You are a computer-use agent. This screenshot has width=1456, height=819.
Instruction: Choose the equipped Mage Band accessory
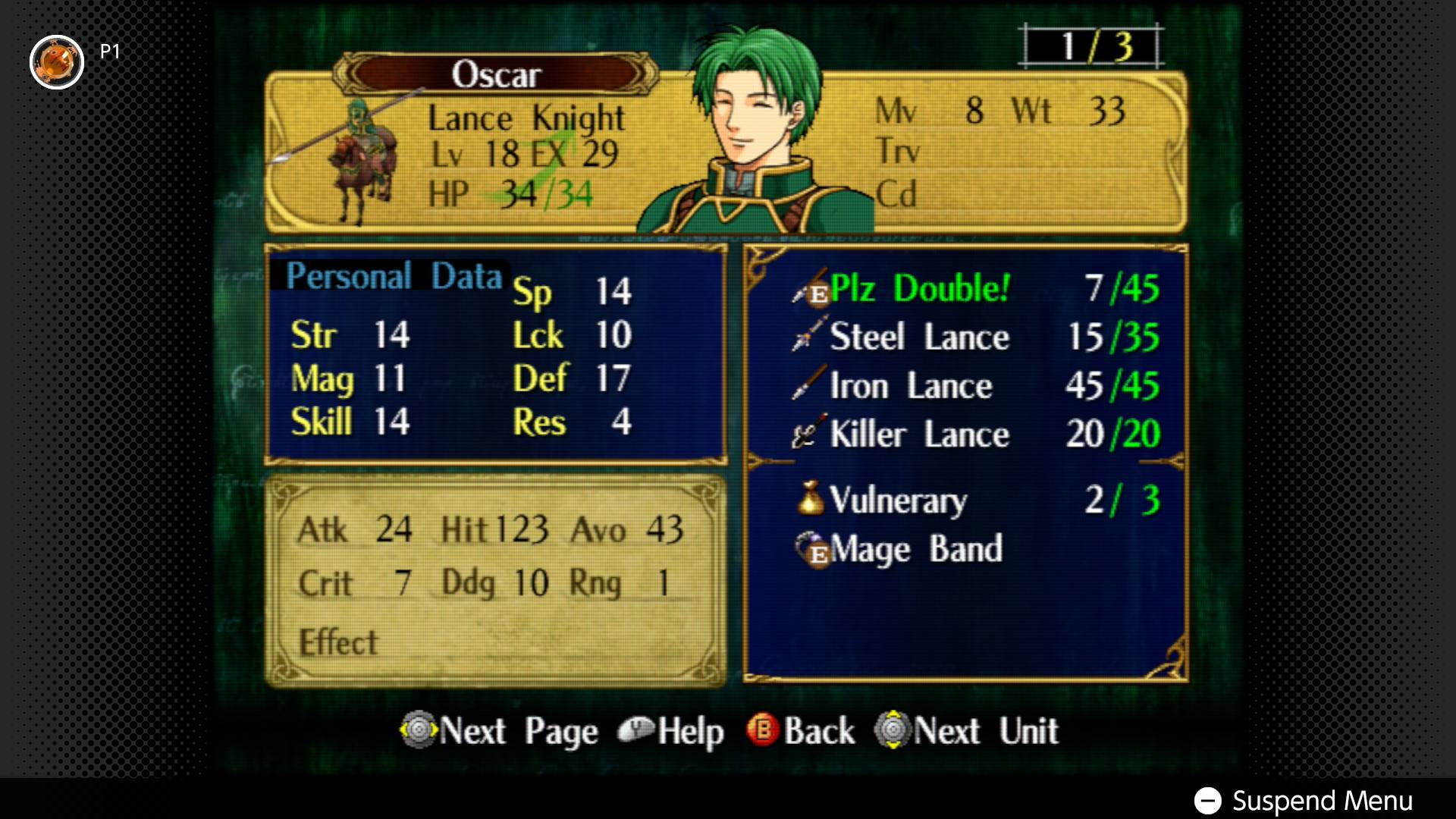point(916,549)
